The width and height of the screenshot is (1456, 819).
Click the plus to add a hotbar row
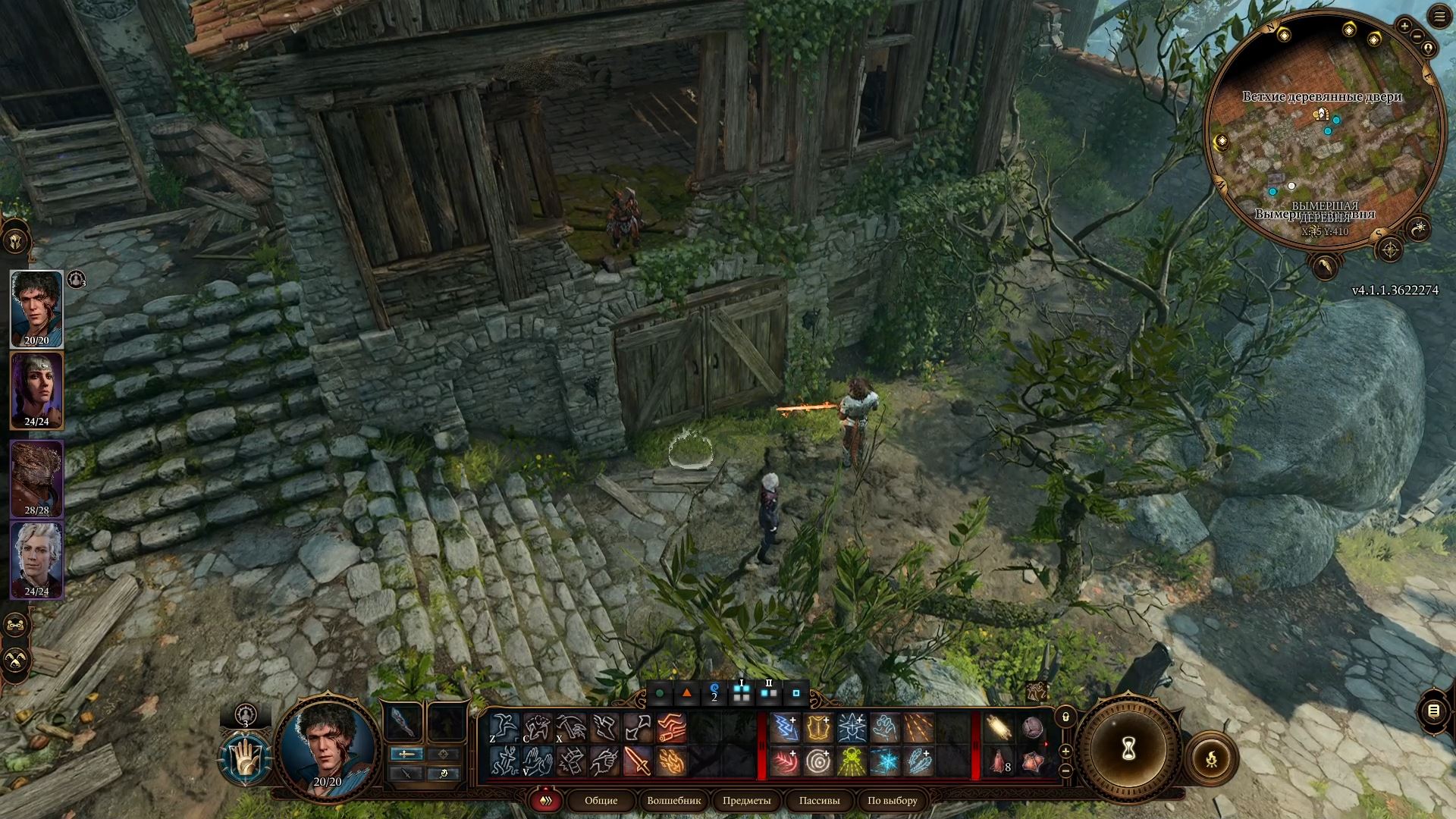pyautogui.click(x=1065, y=751)
